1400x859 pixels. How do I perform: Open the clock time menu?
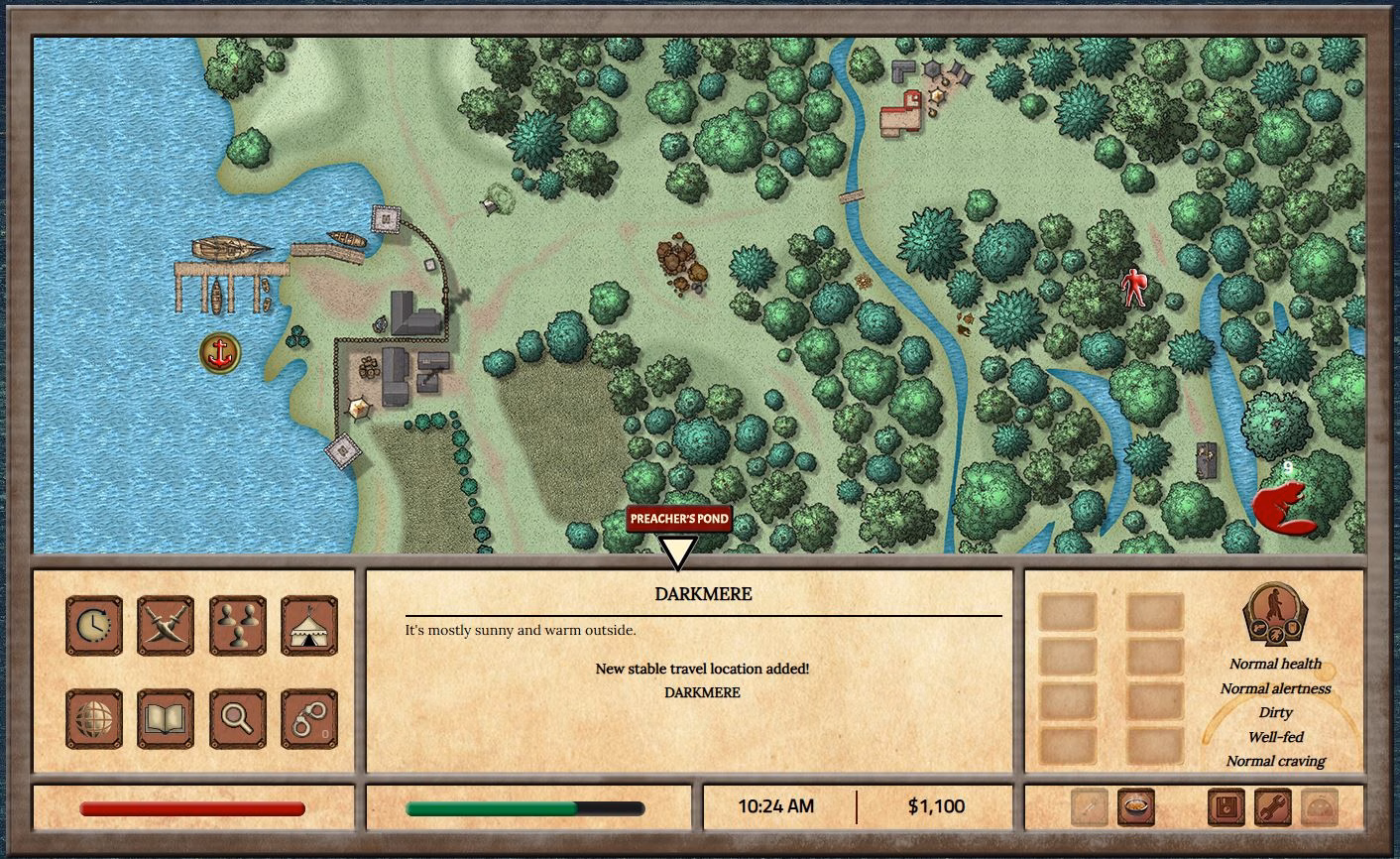tap(94, 624)
